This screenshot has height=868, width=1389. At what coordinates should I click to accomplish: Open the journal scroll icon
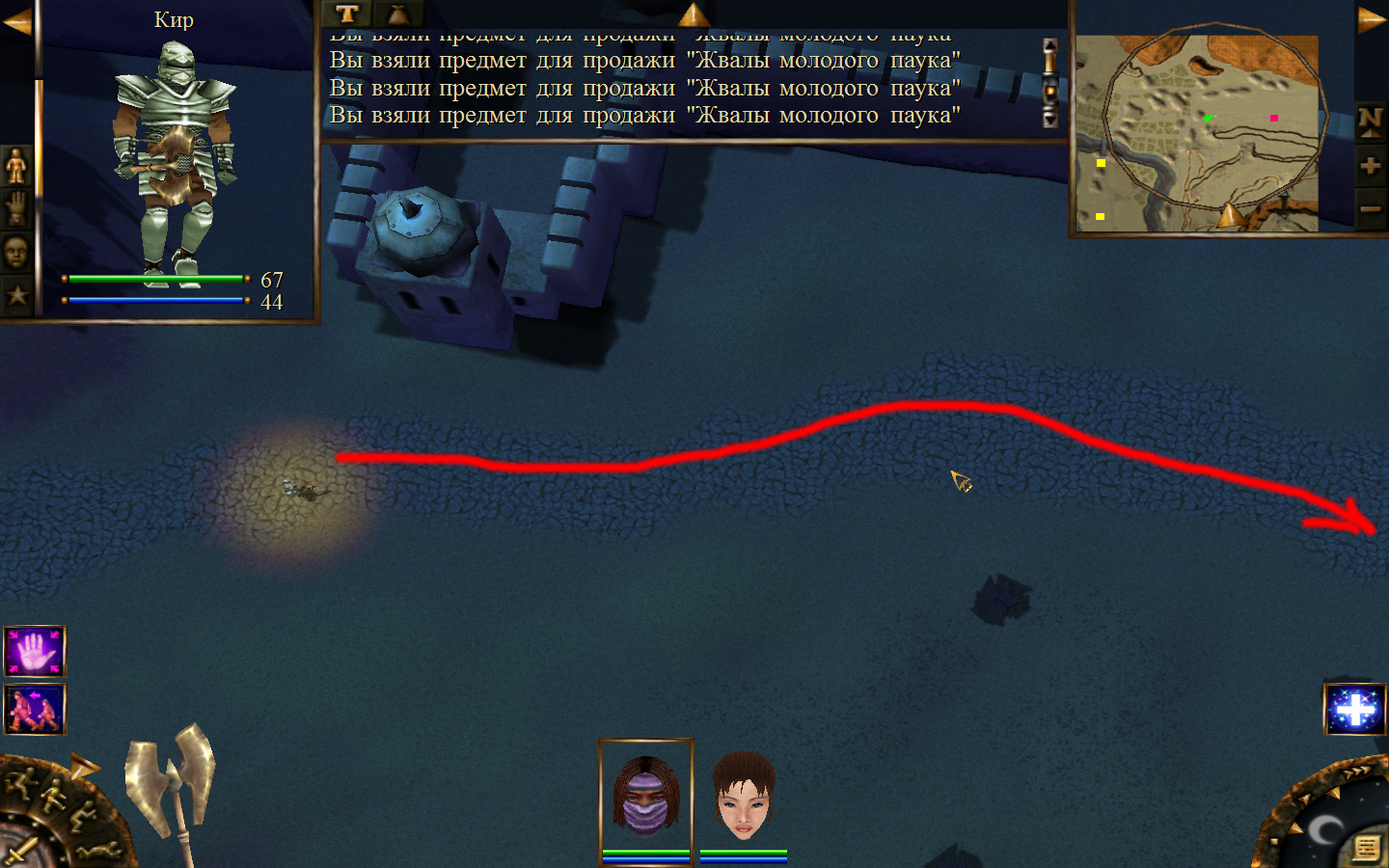tap(1366, 848)
